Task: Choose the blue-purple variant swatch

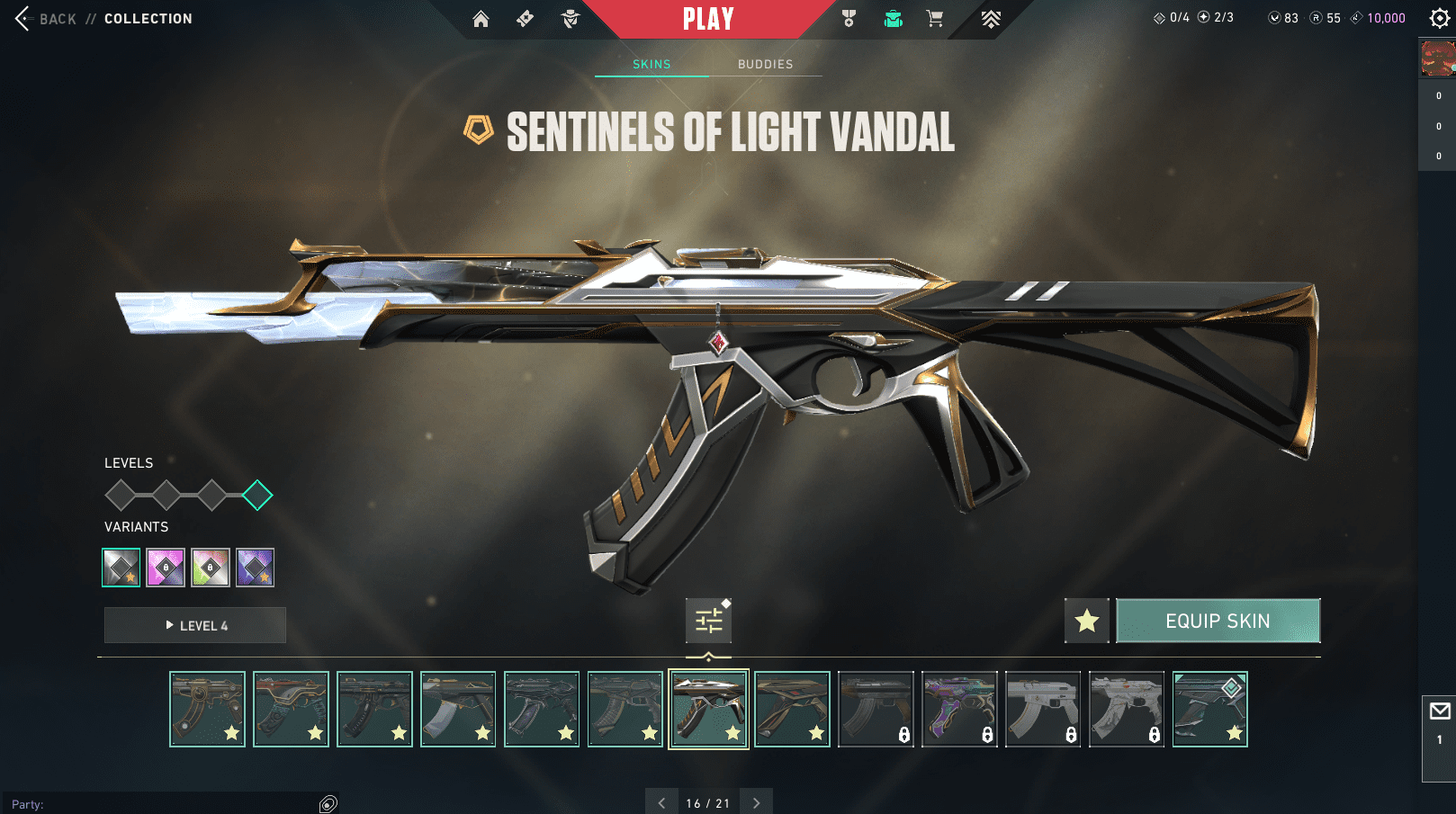Action: point(256,568)
